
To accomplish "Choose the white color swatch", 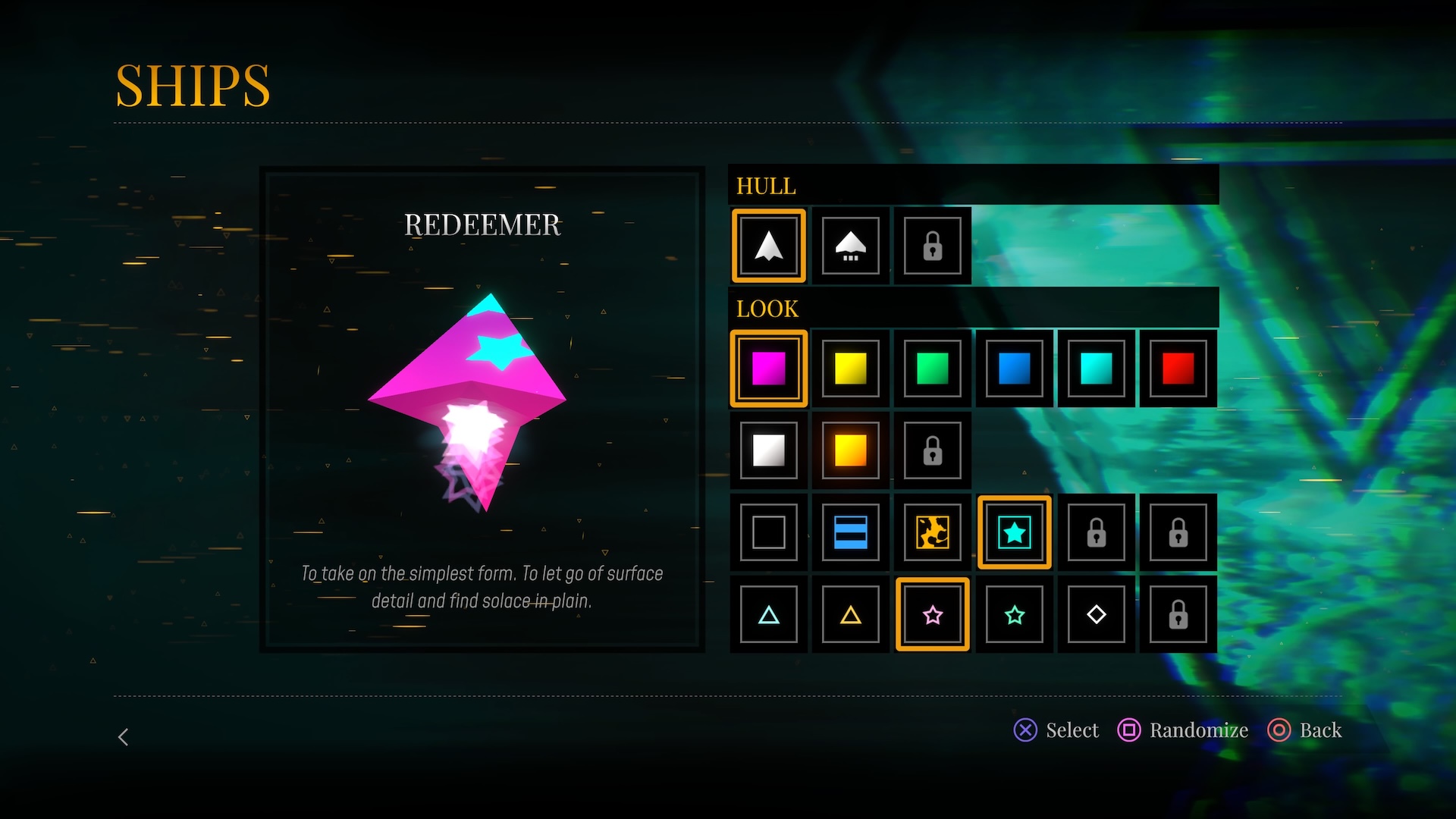I will coord(768,450).
